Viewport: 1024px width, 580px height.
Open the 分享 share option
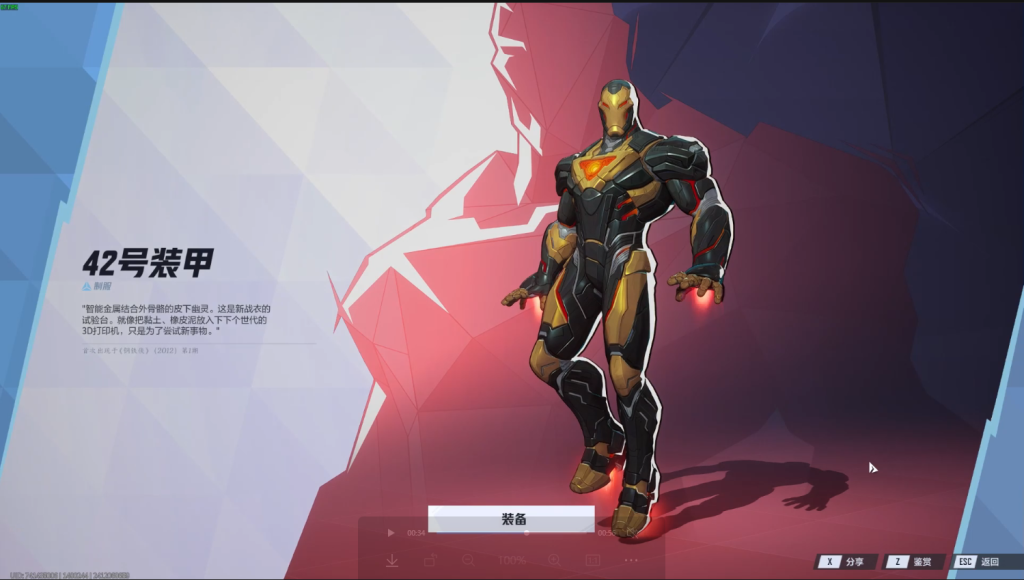click(844, 562)
